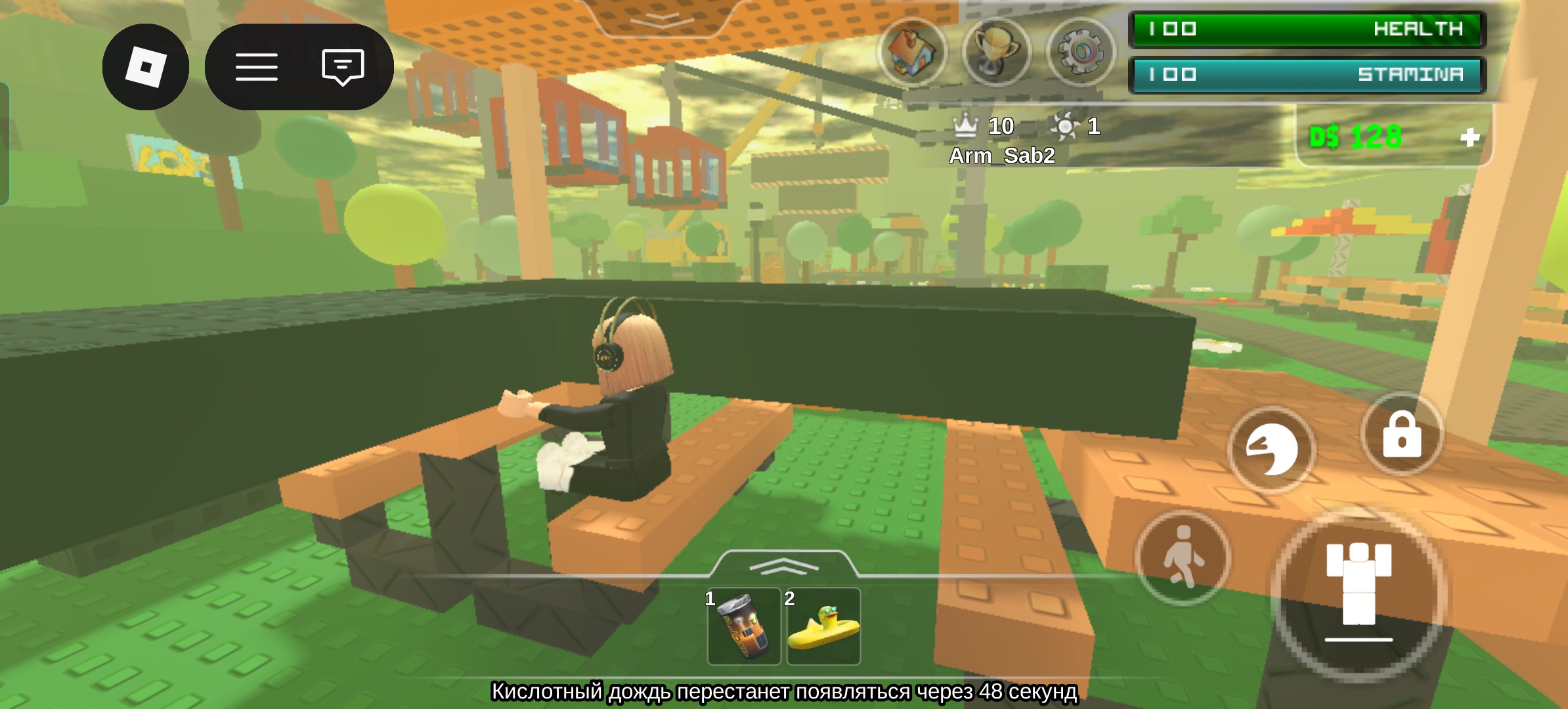Viewport: 1568px width, 709px height.
Task: Open the house icon menu
Action: click(x=912, y=52)
